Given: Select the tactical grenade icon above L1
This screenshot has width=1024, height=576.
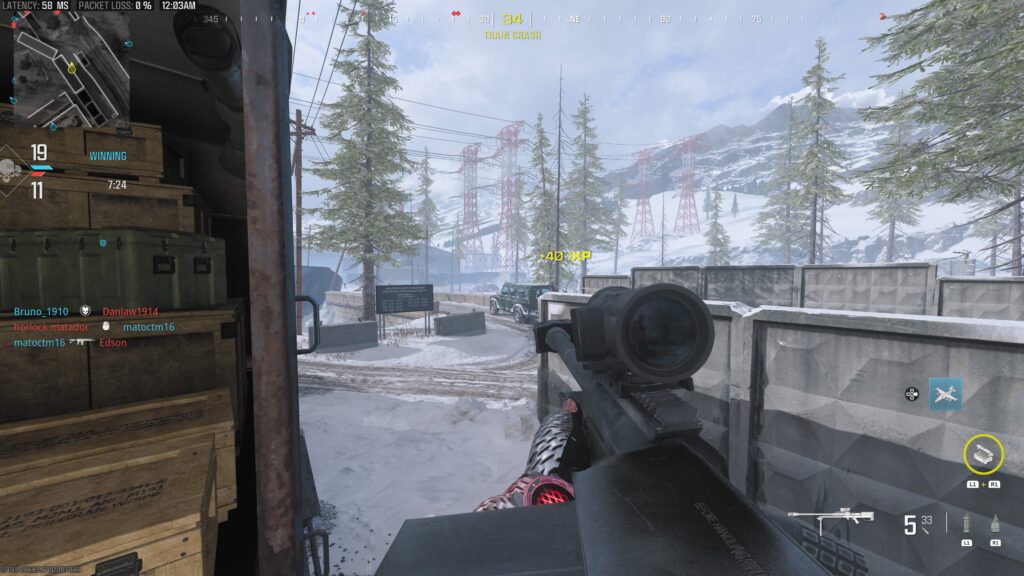Looking at the screenshot, I should pos(966,523).
